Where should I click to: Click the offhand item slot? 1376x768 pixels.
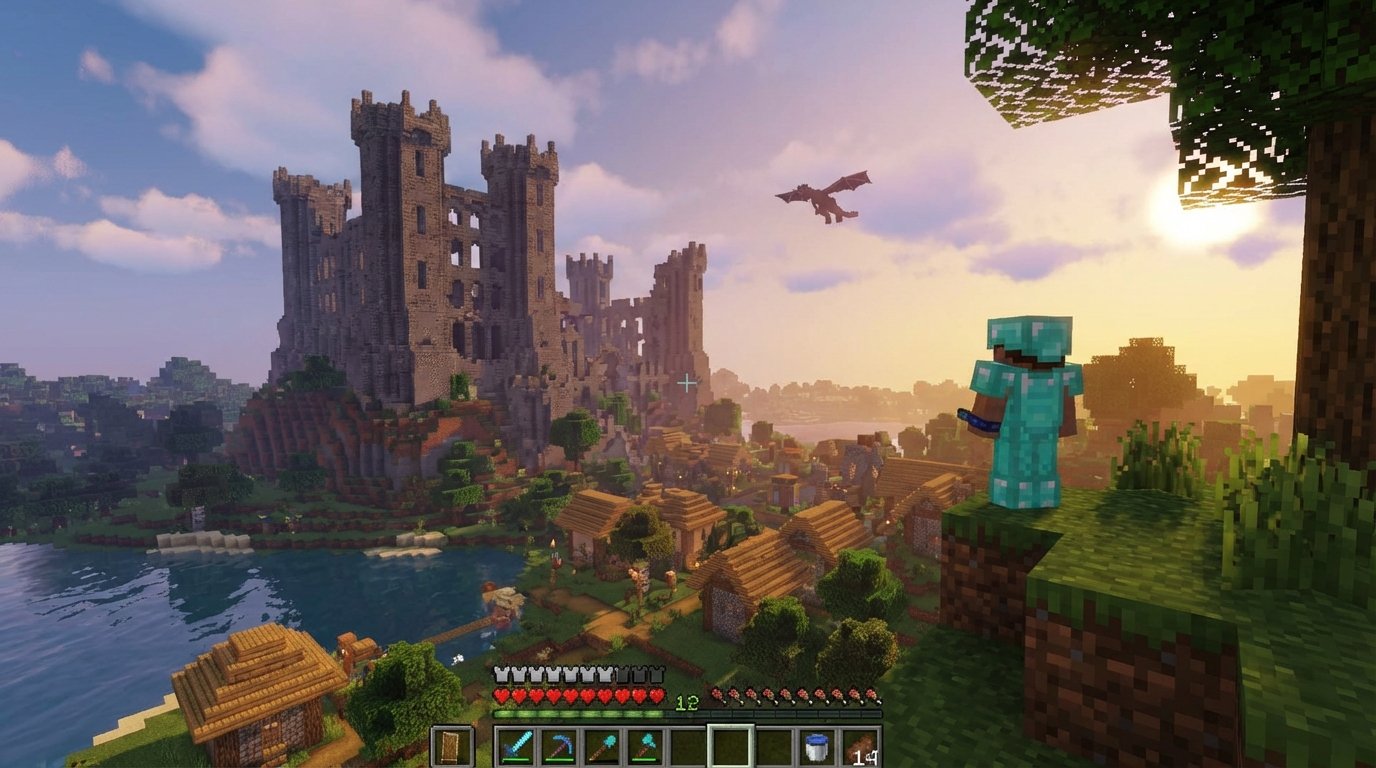pos(452,747)
